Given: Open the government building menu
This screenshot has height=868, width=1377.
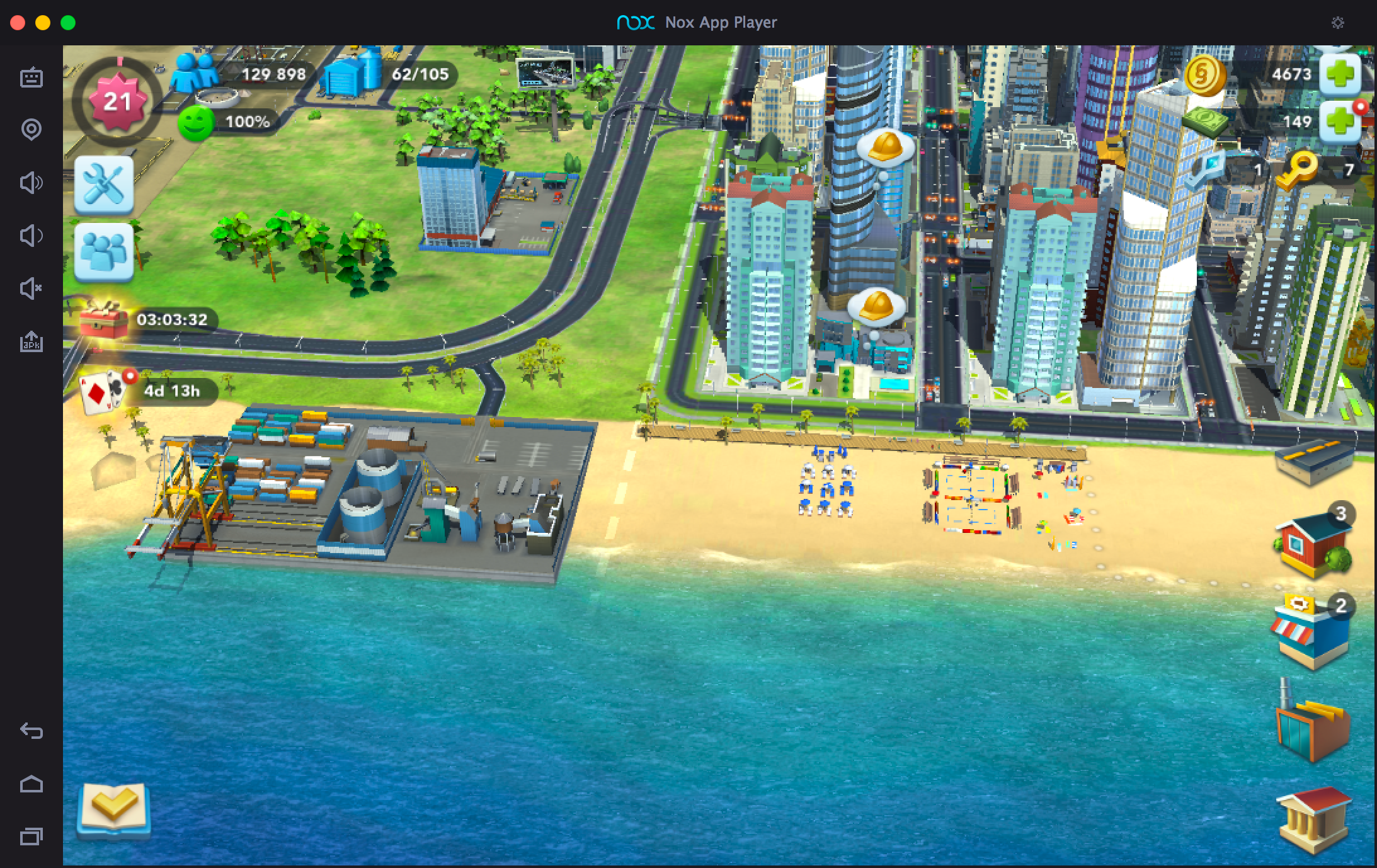Looking at the screenshot, I should coord(1313,818).
